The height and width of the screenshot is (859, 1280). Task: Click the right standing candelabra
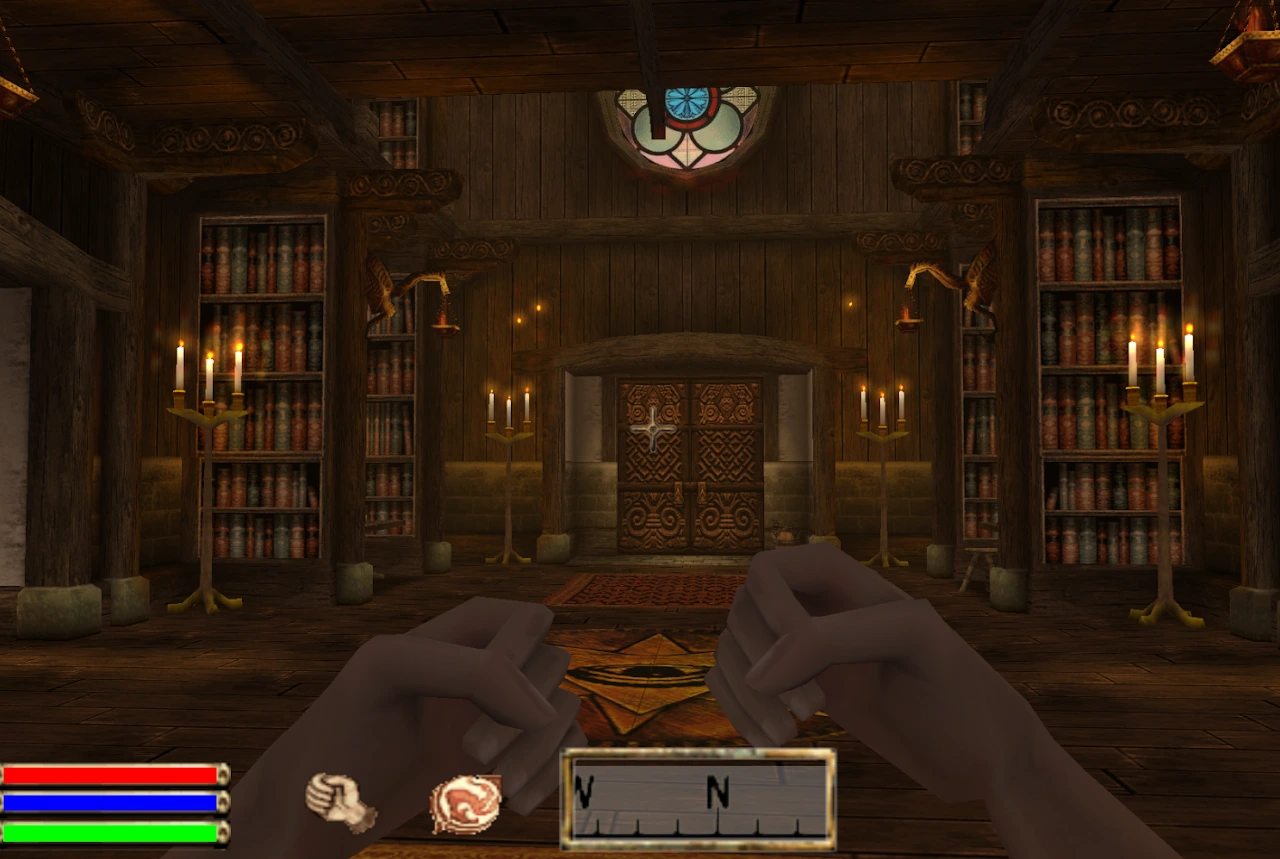pyautogui.click(x=1160, y=470)
